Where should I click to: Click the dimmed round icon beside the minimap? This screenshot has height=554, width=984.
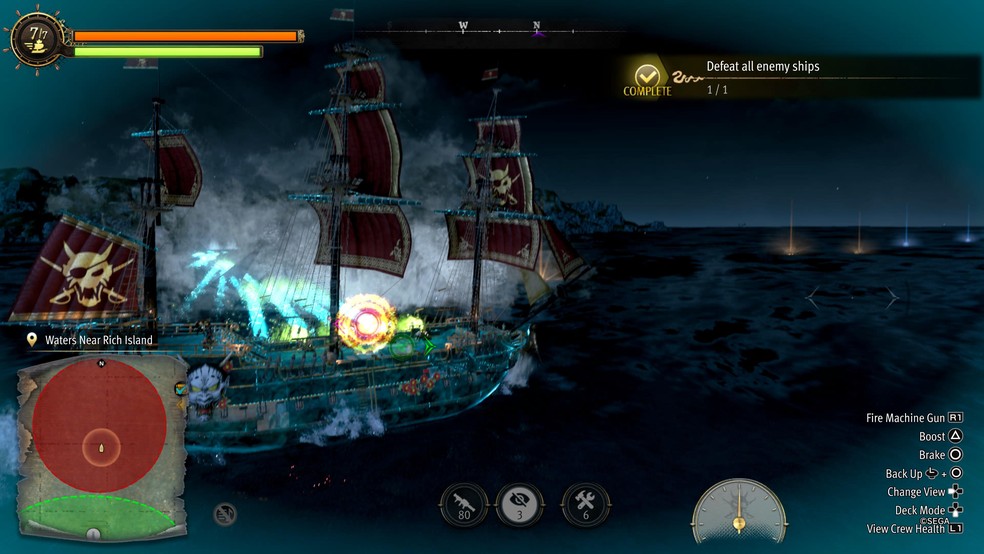point(225,514)
